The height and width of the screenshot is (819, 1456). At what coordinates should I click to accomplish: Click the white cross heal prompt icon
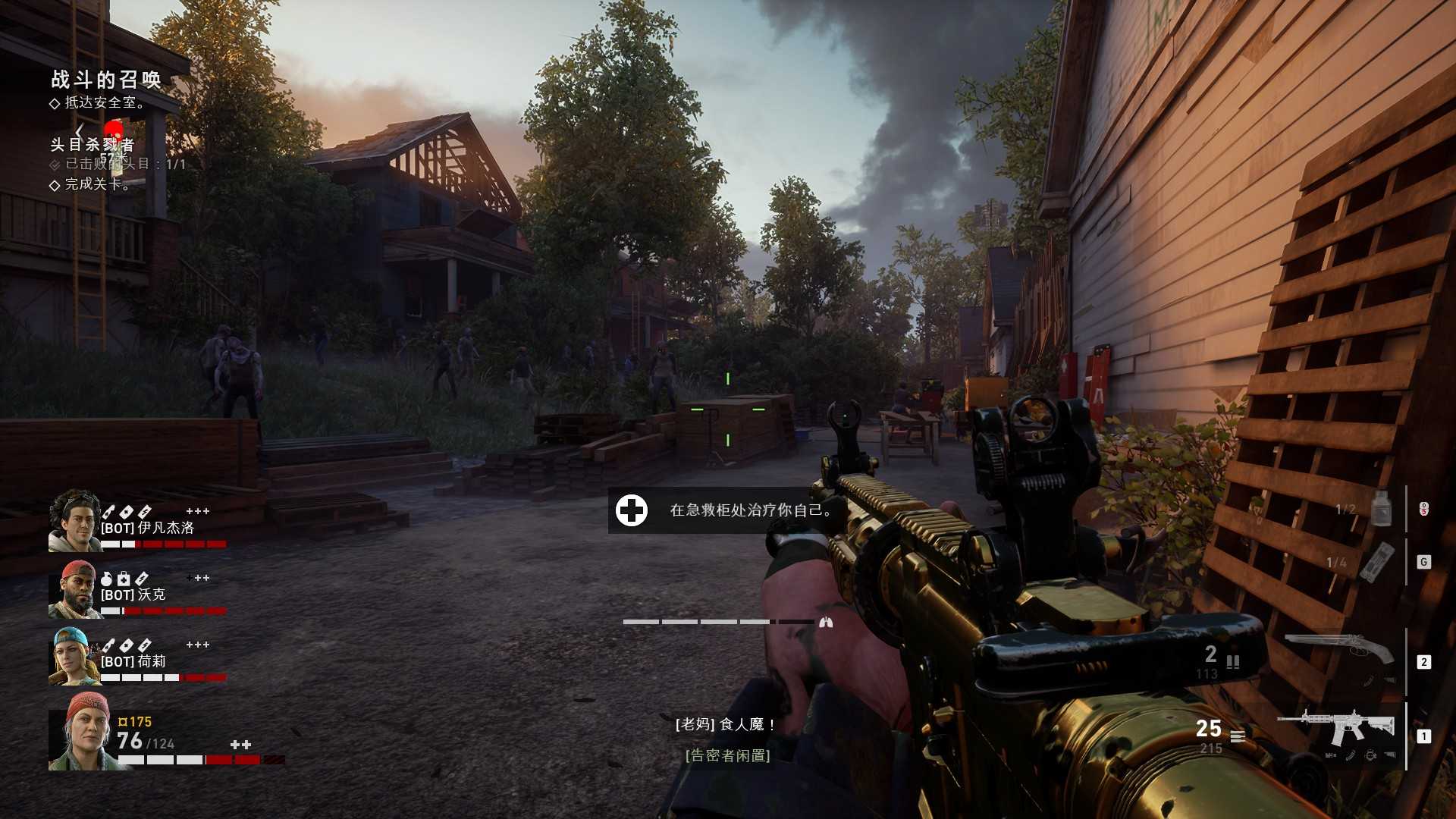632,510
